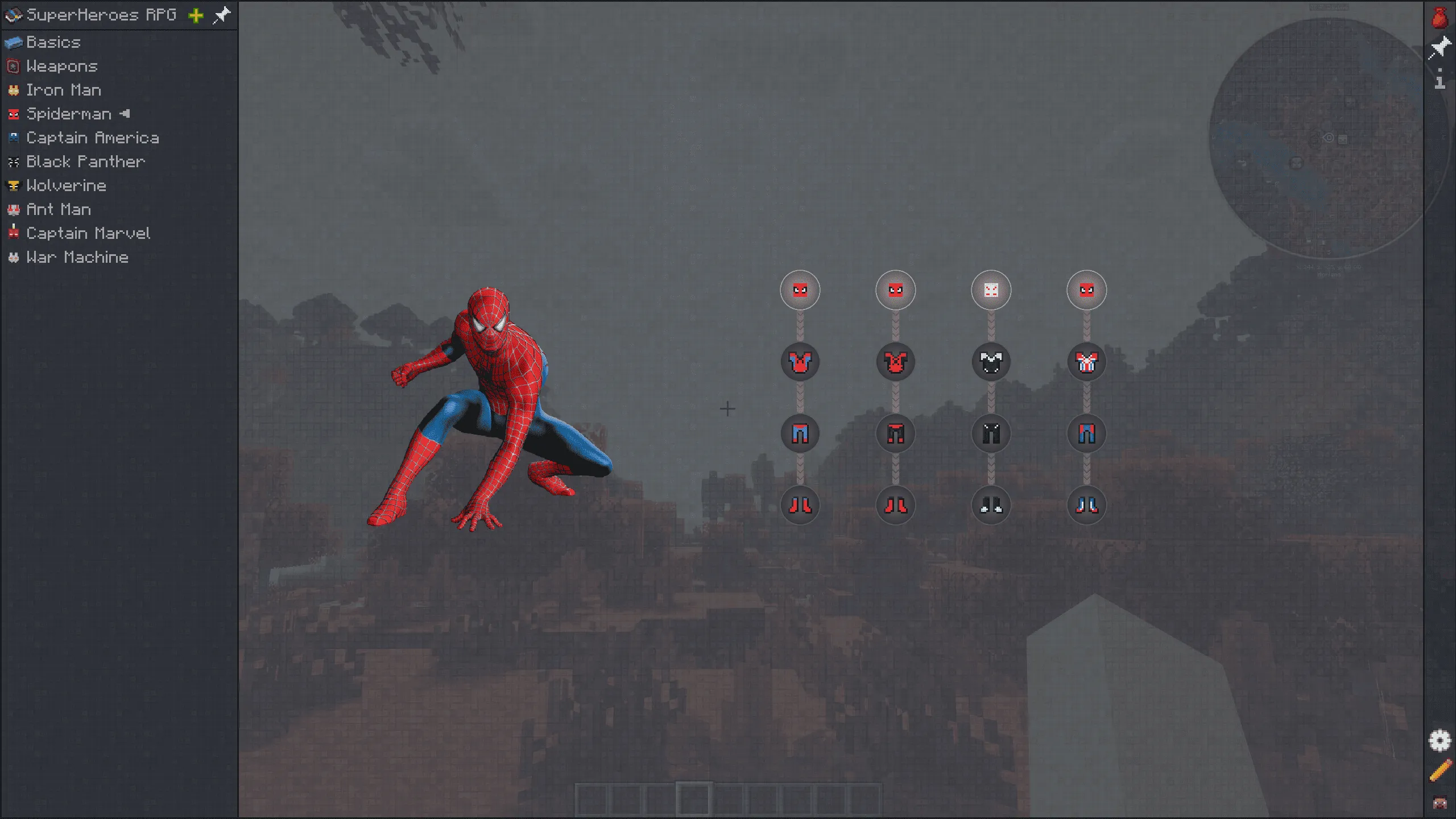Screen dimensions: 1456x819
Task: Expand the Captain America category
Action: tap(93, 138)
